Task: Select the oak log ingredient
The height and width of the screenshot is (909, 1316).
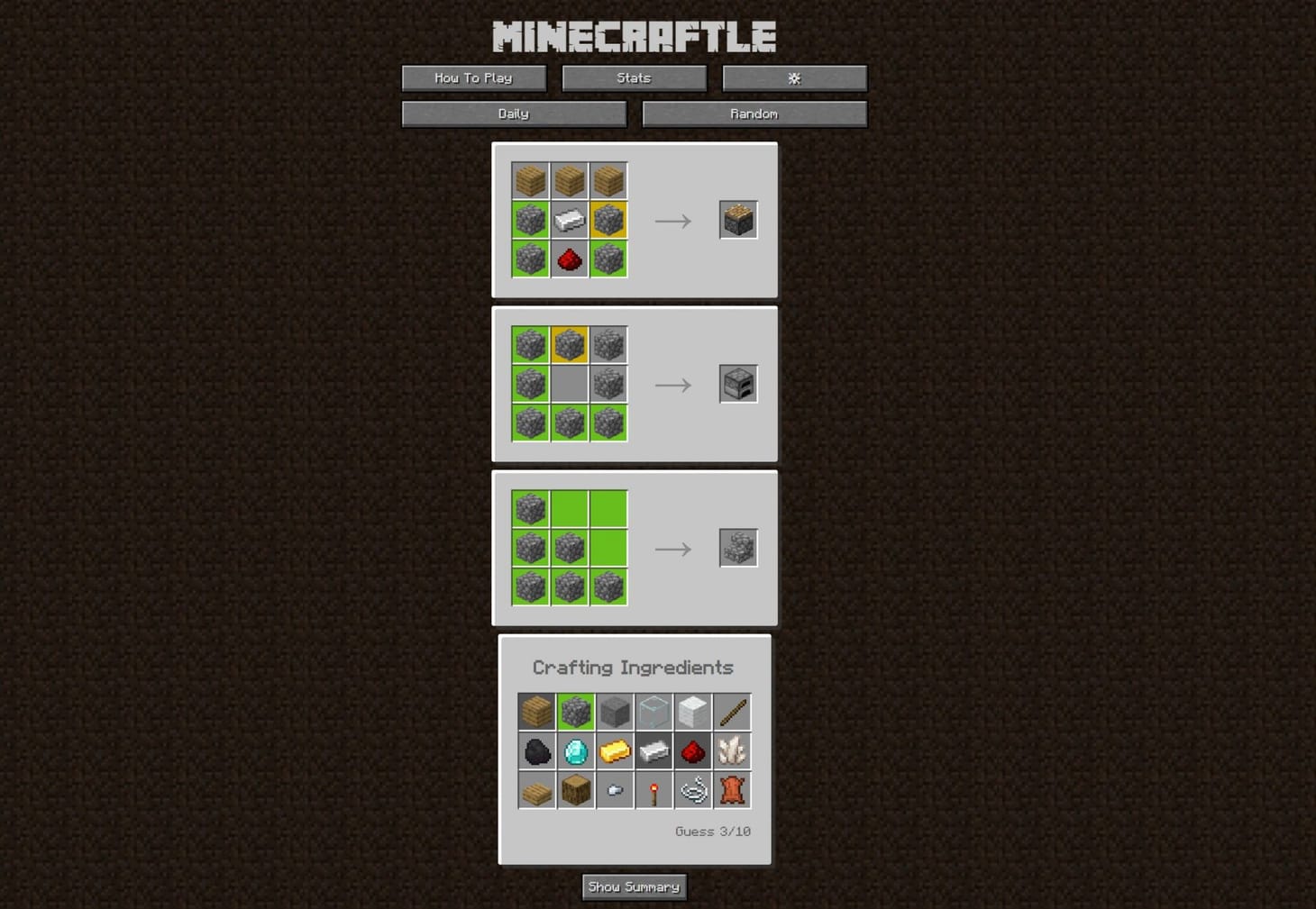Action: [575, 790]
